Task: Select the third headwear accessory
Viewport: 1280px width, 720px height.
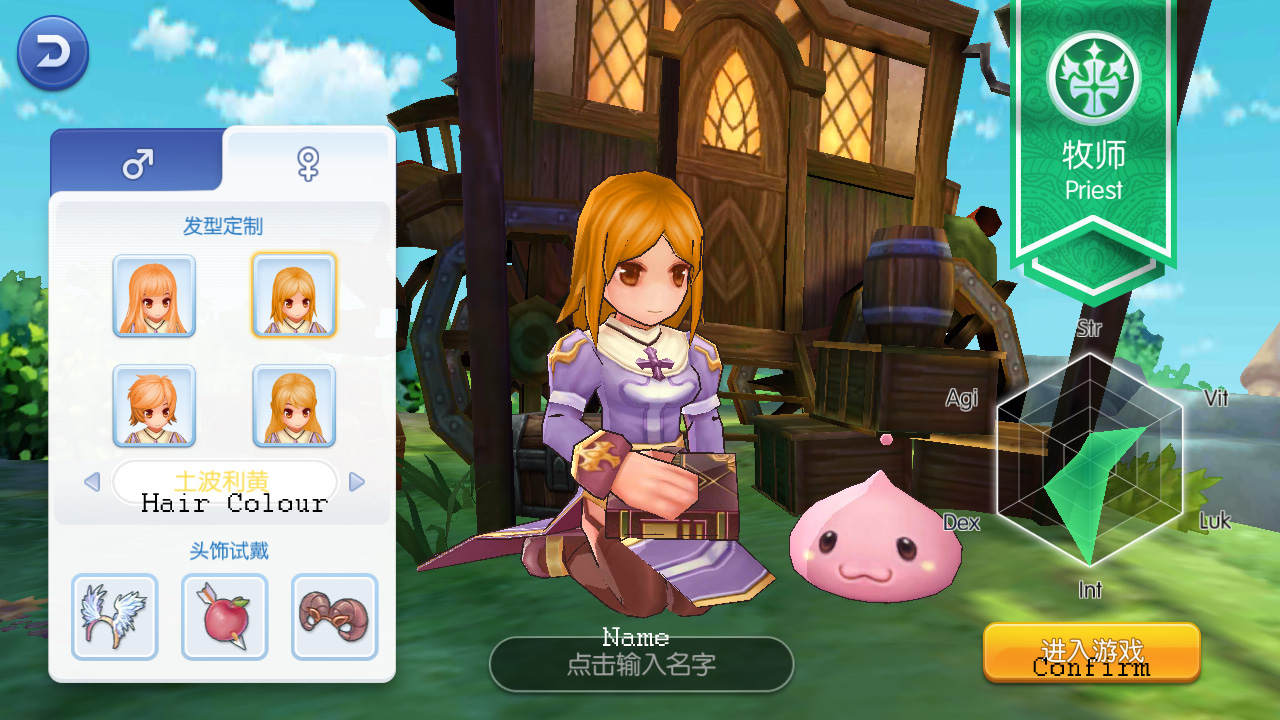Action: (335, 616)
